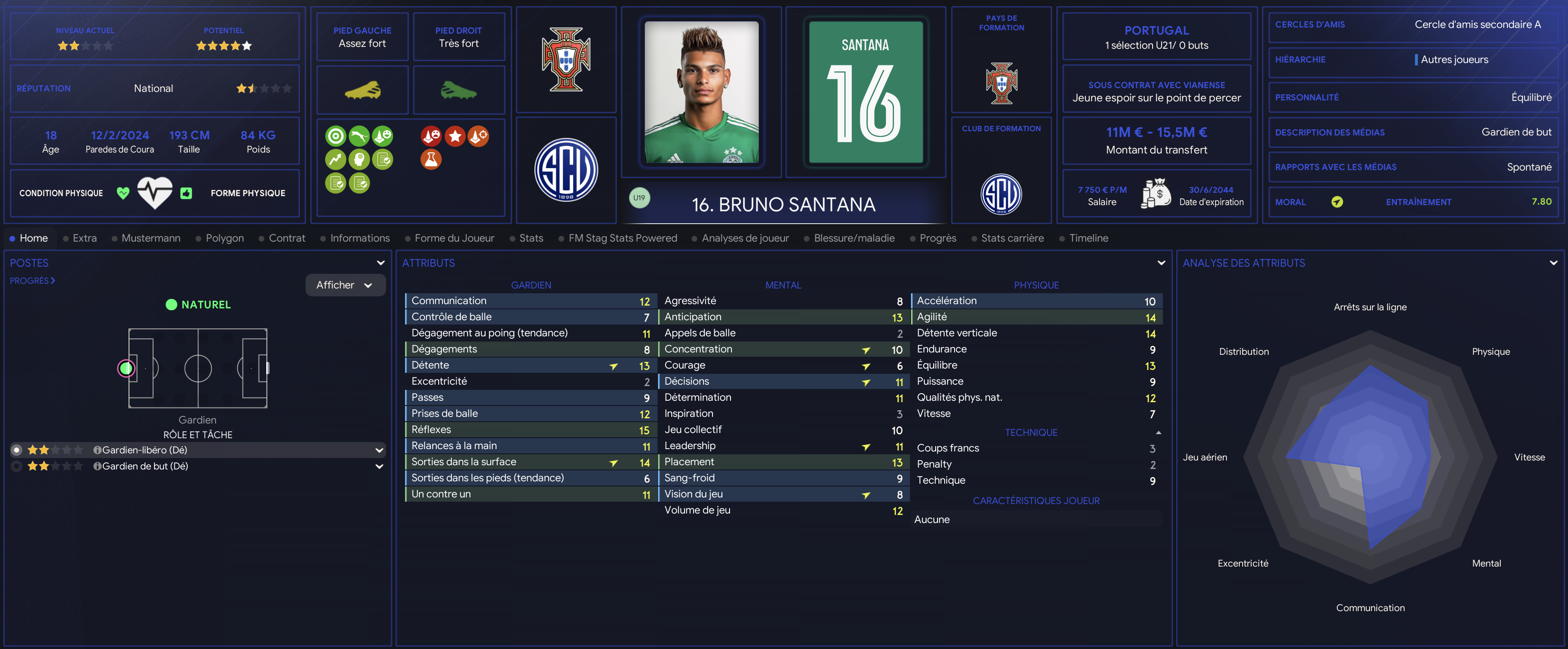This screenshot has height=649, width=1568.
Task: Switch to the Progrès tab
Action: pyautogui.click(x=937, y=238)
